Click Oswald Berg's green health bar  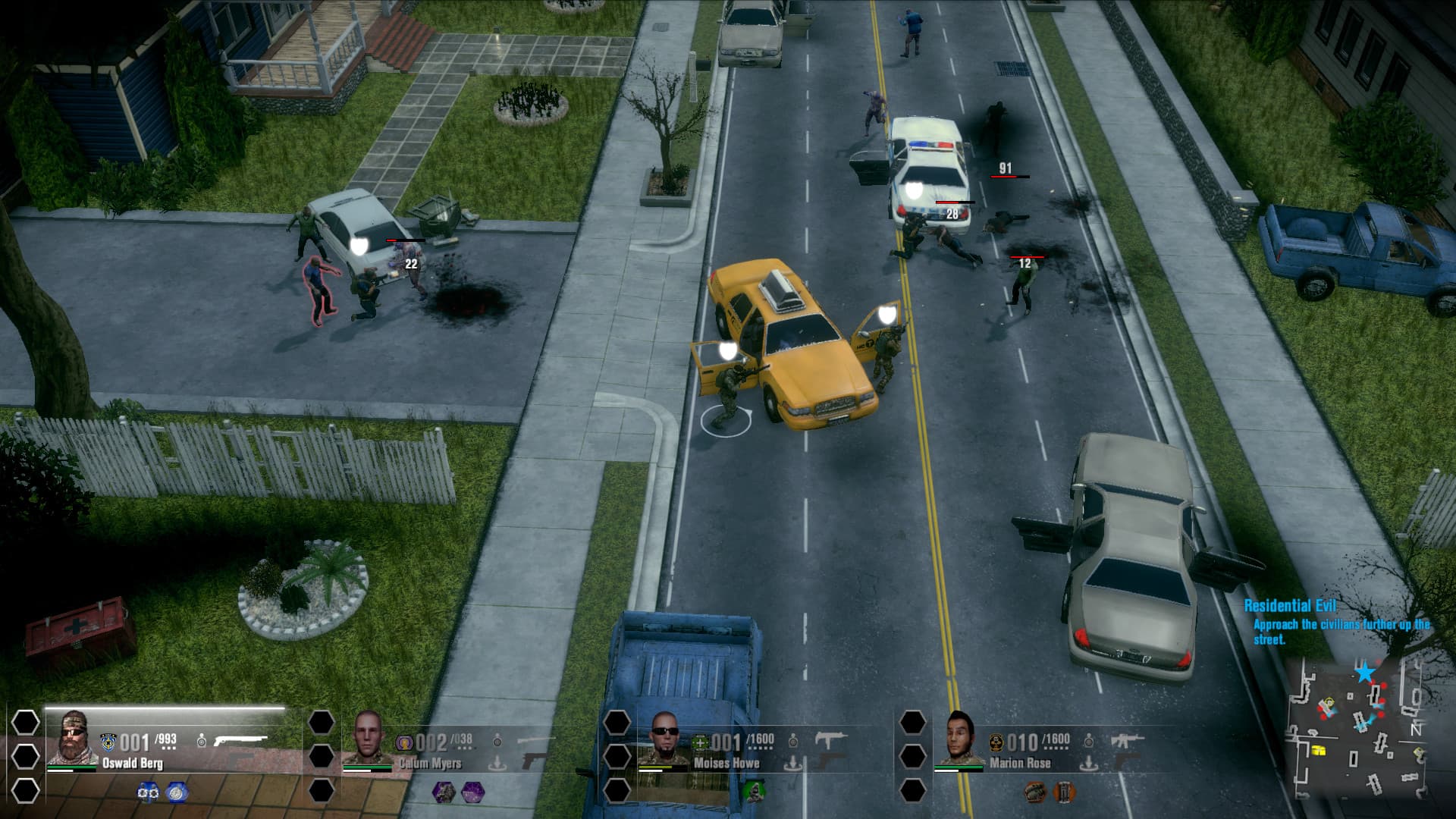point(73,766)
